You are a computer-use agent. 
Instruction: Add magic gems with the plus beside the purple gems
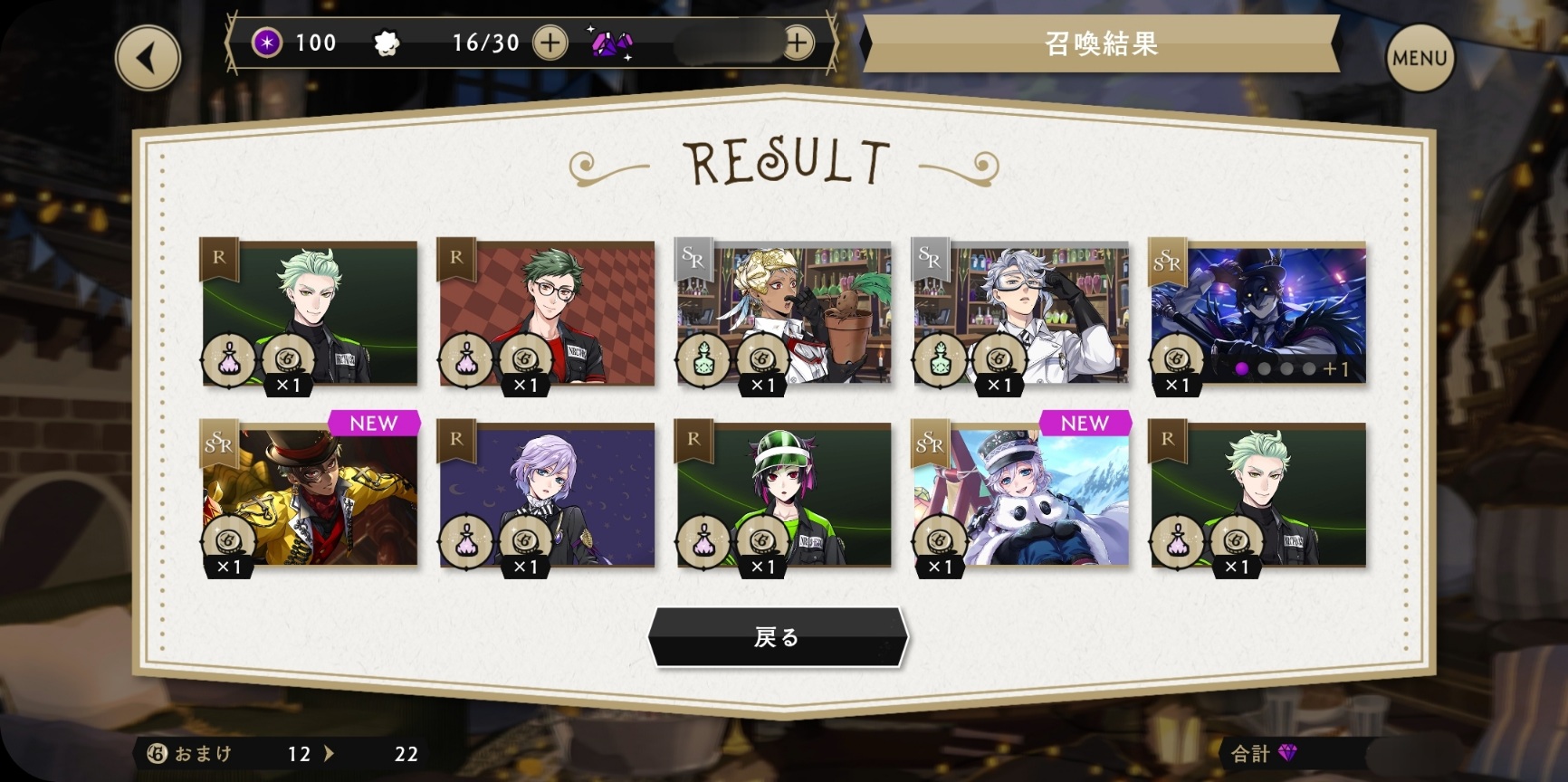pyautogui.click(x=797, y=43)
